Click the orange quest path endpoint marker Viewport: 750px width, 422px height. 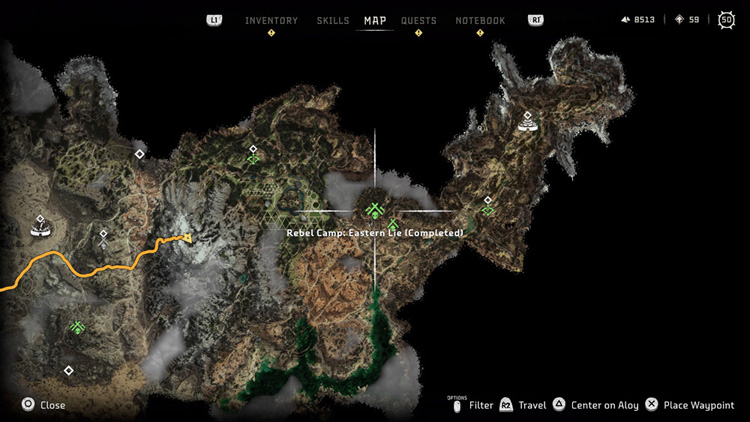(x=185, y=238)
